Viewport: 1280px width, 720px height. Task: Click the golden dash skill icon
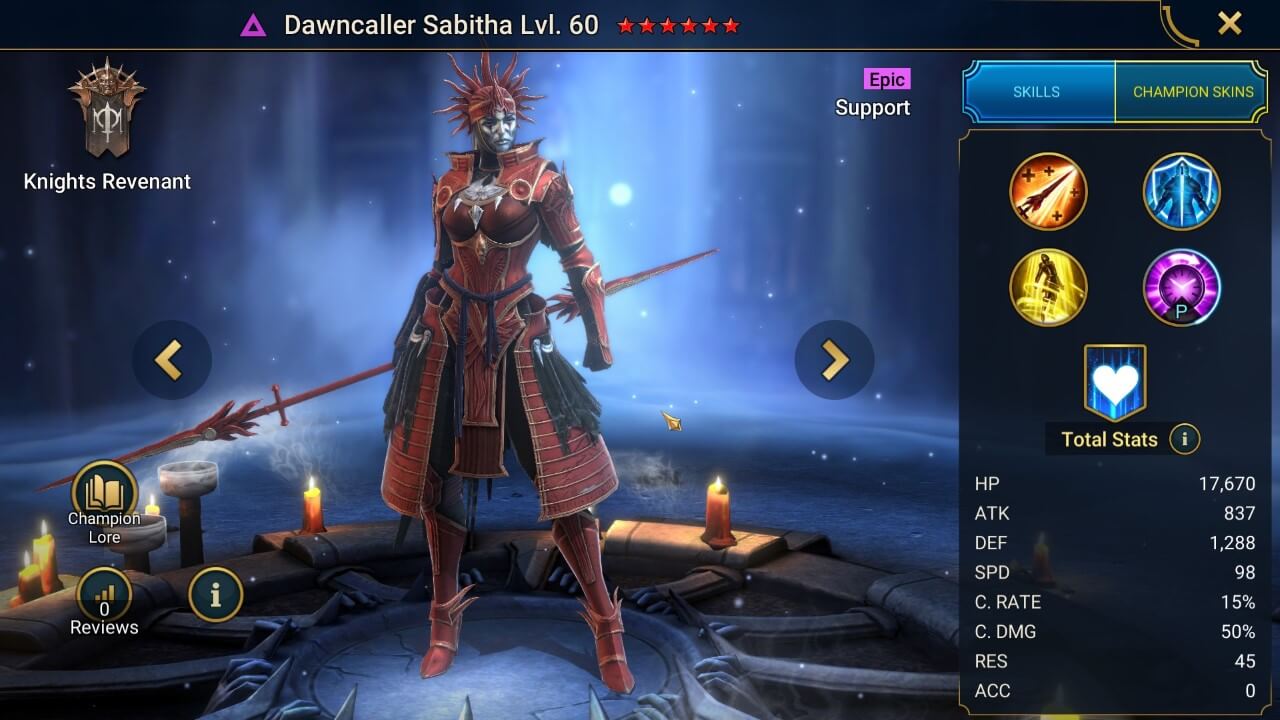(x=1049, y=287)
